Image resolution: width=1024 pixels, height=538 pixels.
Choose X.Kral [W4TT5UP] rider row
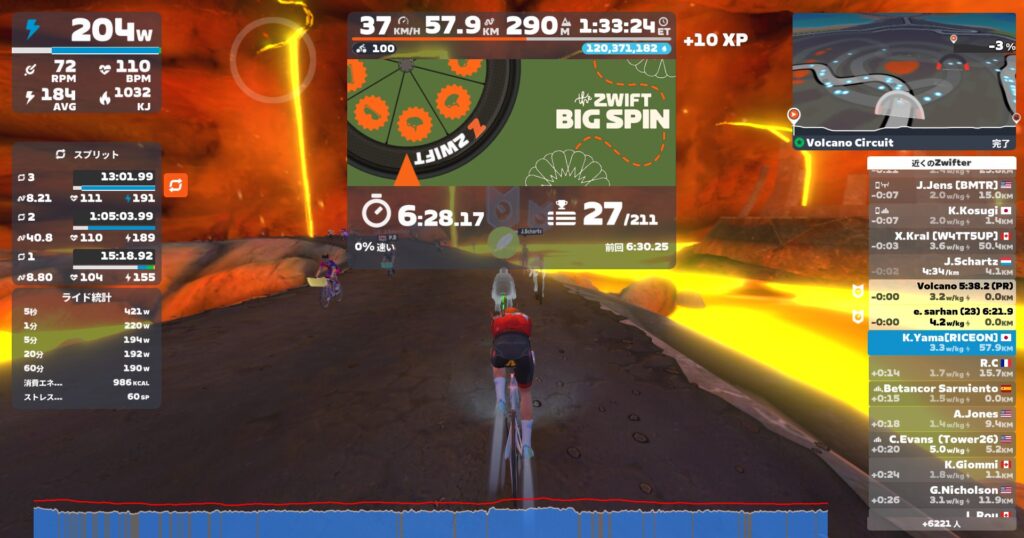click(940, 240)
